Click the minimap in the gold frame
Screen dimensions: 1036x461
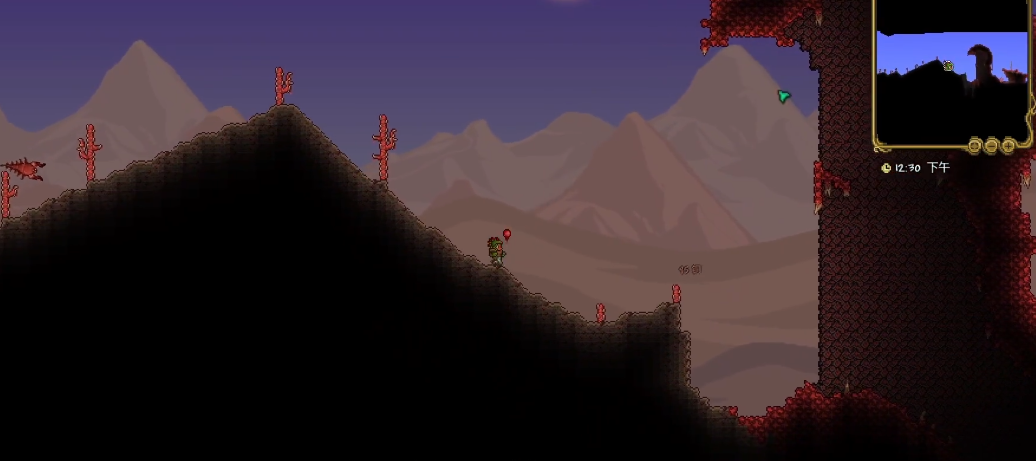(952, 80)
